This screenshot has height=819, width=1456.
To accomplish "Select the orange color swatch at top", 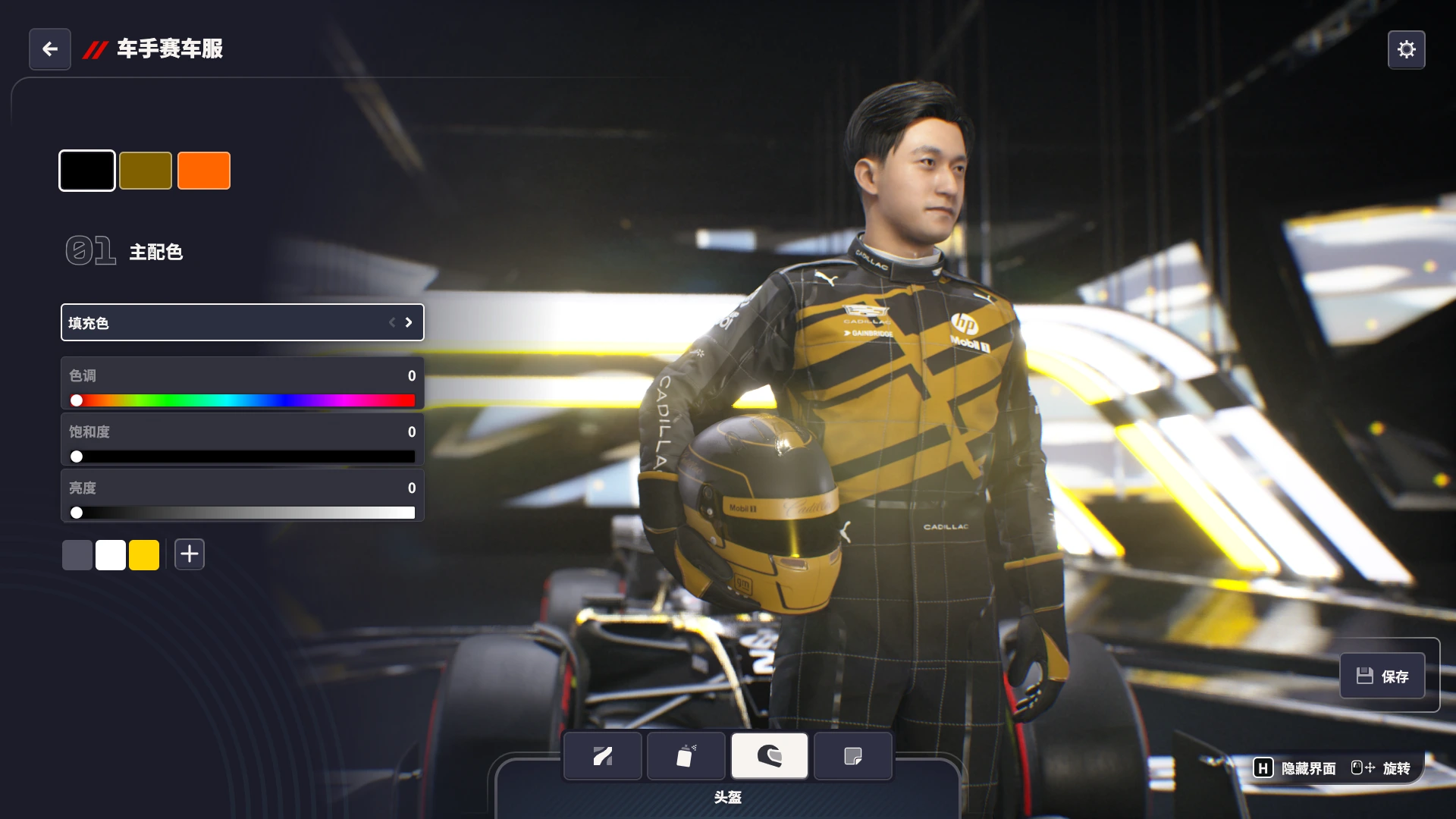I will click(x=203, y=170).
